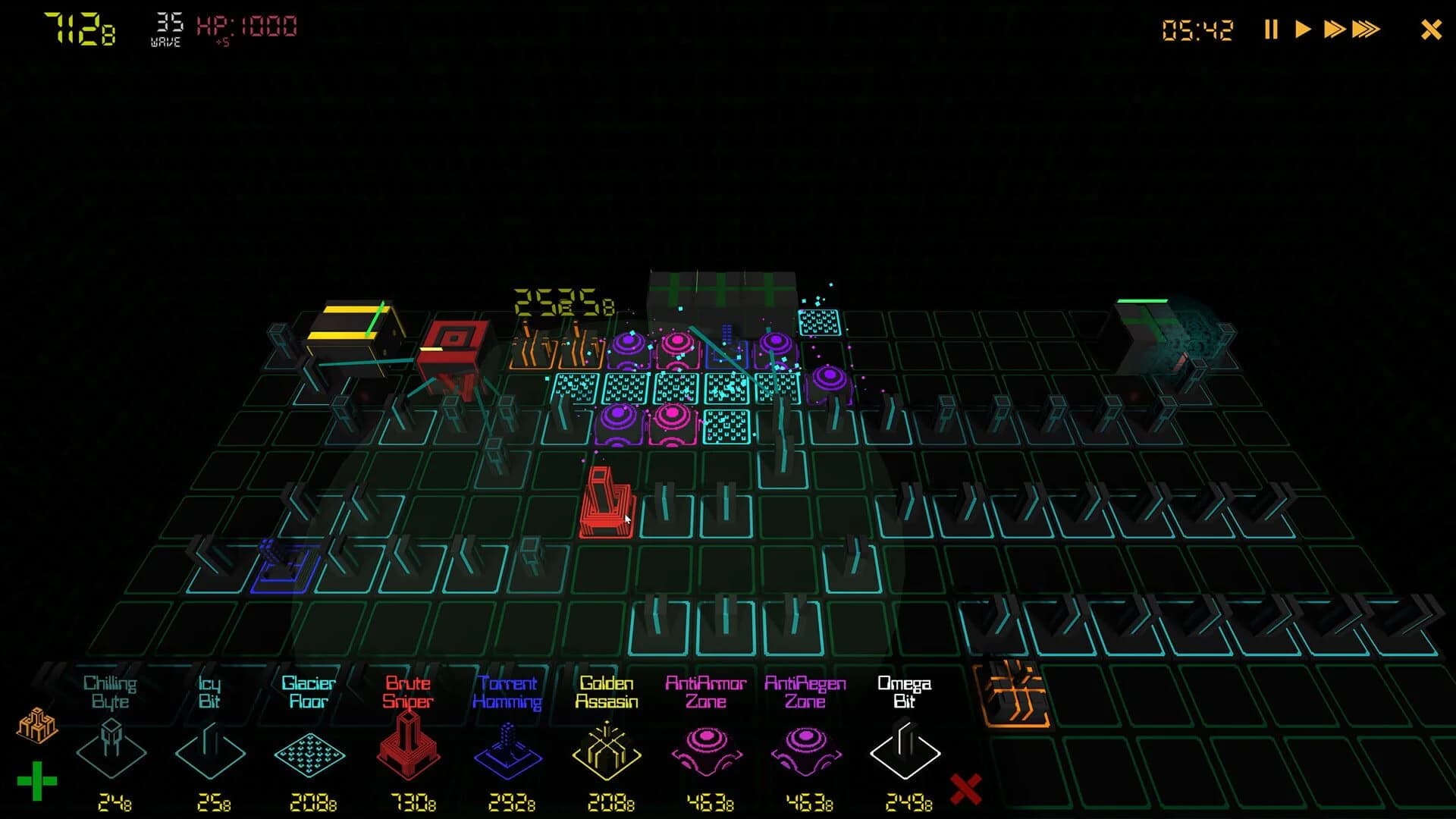
Task: Pause the game
Action: (1270, 30)
